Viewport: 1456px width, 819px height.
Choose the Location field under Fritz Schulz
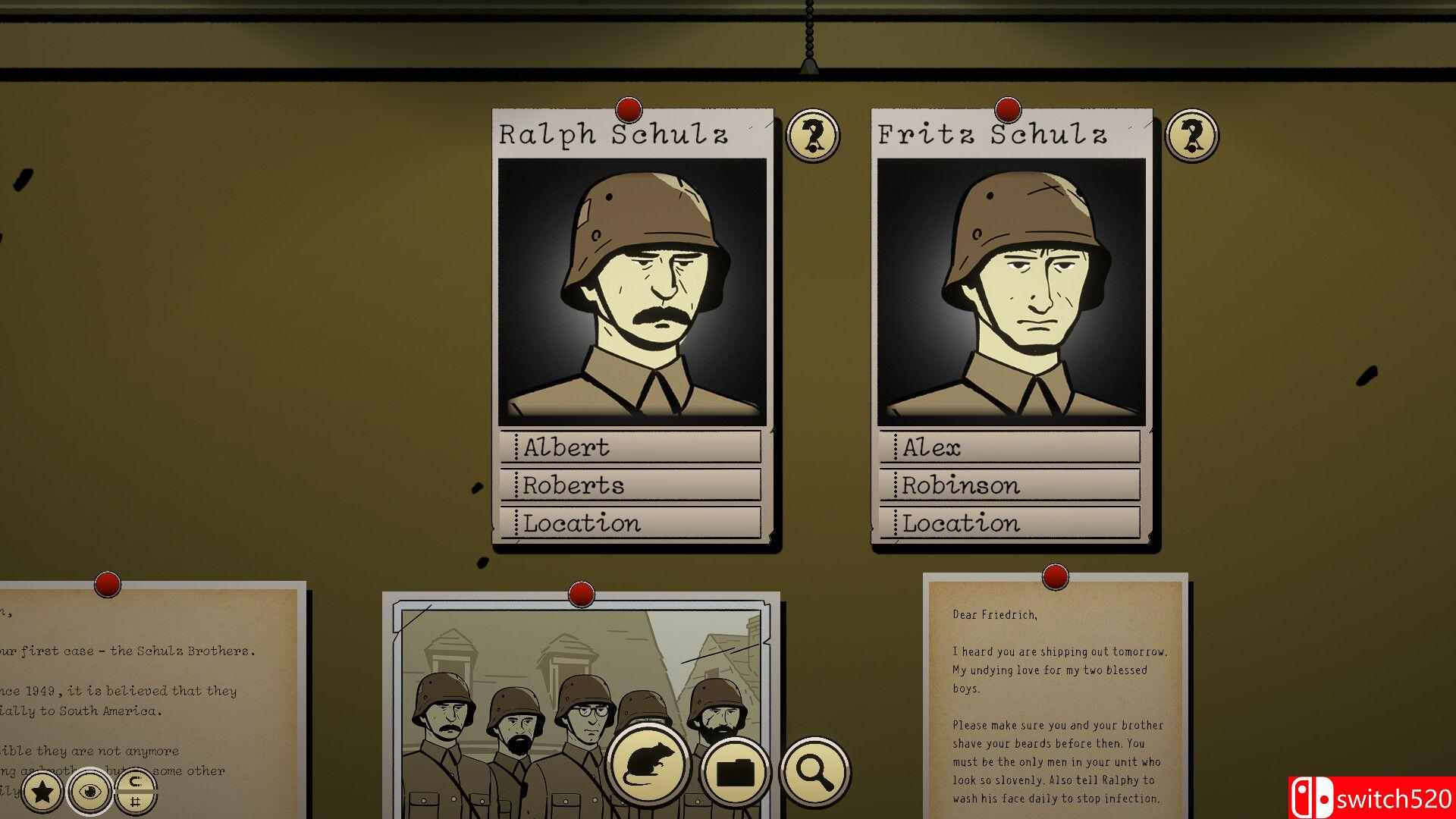coord(1009,523)
